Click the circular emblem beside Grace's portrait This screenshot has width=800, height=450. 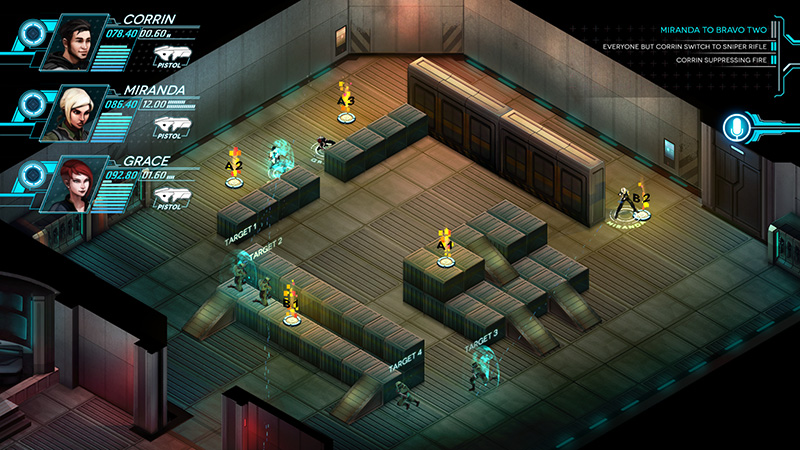30,172
